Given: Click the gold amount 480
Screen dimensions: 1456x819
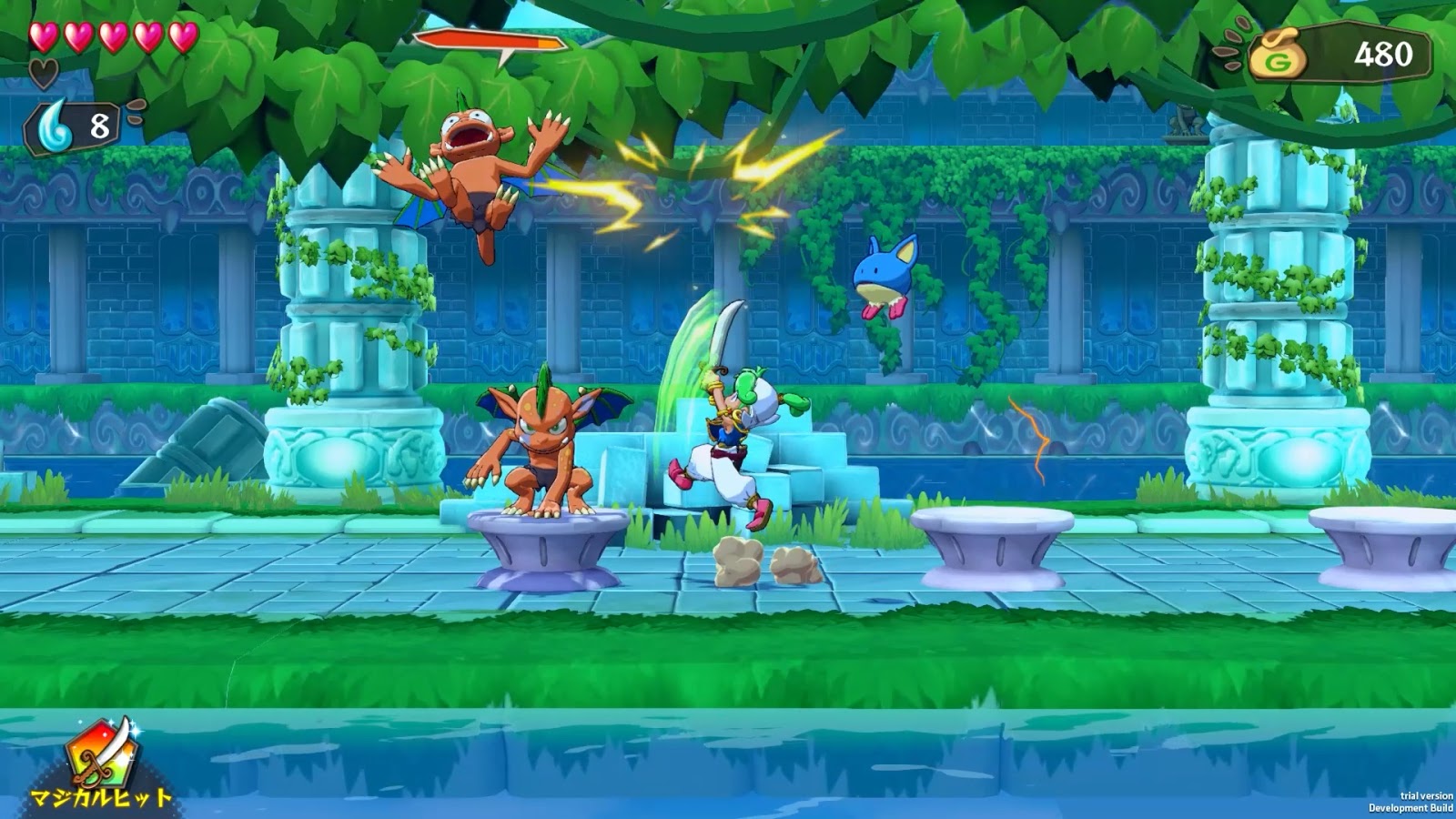Looking at the screenshot, I should pyautogui.click(x=1381, y=55).
